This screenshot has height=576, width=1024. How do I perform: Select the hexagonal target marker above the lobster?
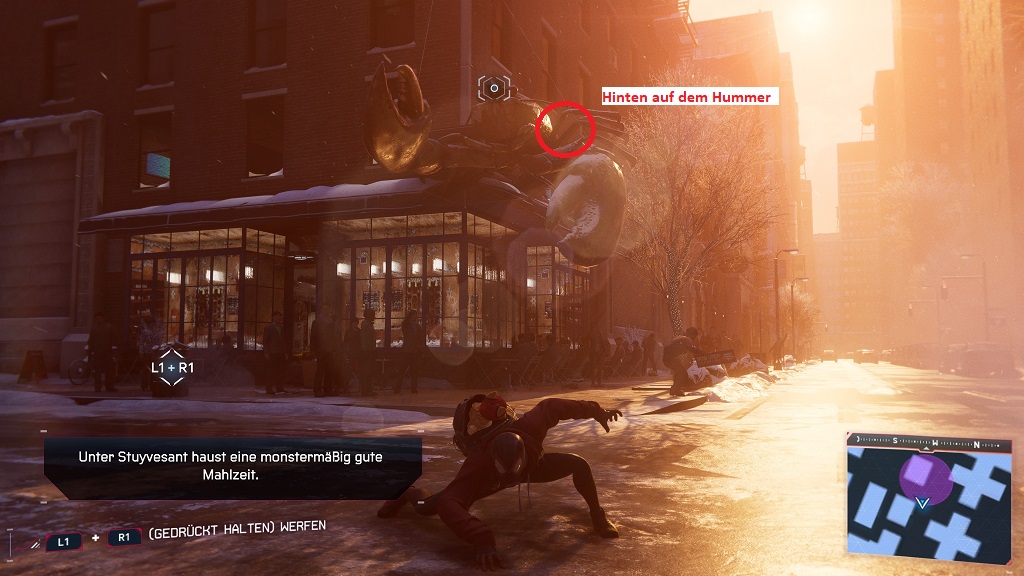[494, 89]
